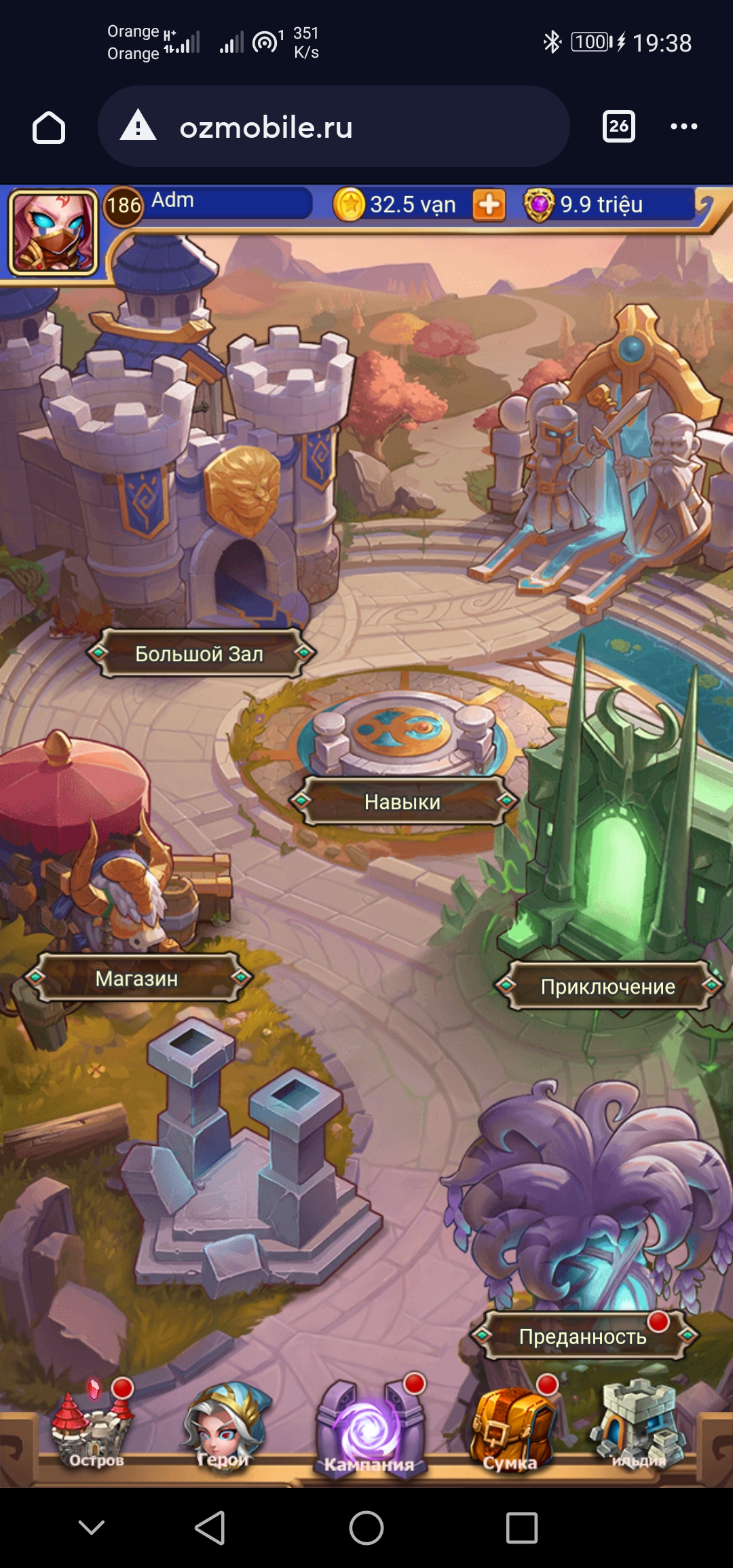Viewport: 733px width, 1568px height.
Task: Start the Кампания portal
Action: tap(369, 1429)
